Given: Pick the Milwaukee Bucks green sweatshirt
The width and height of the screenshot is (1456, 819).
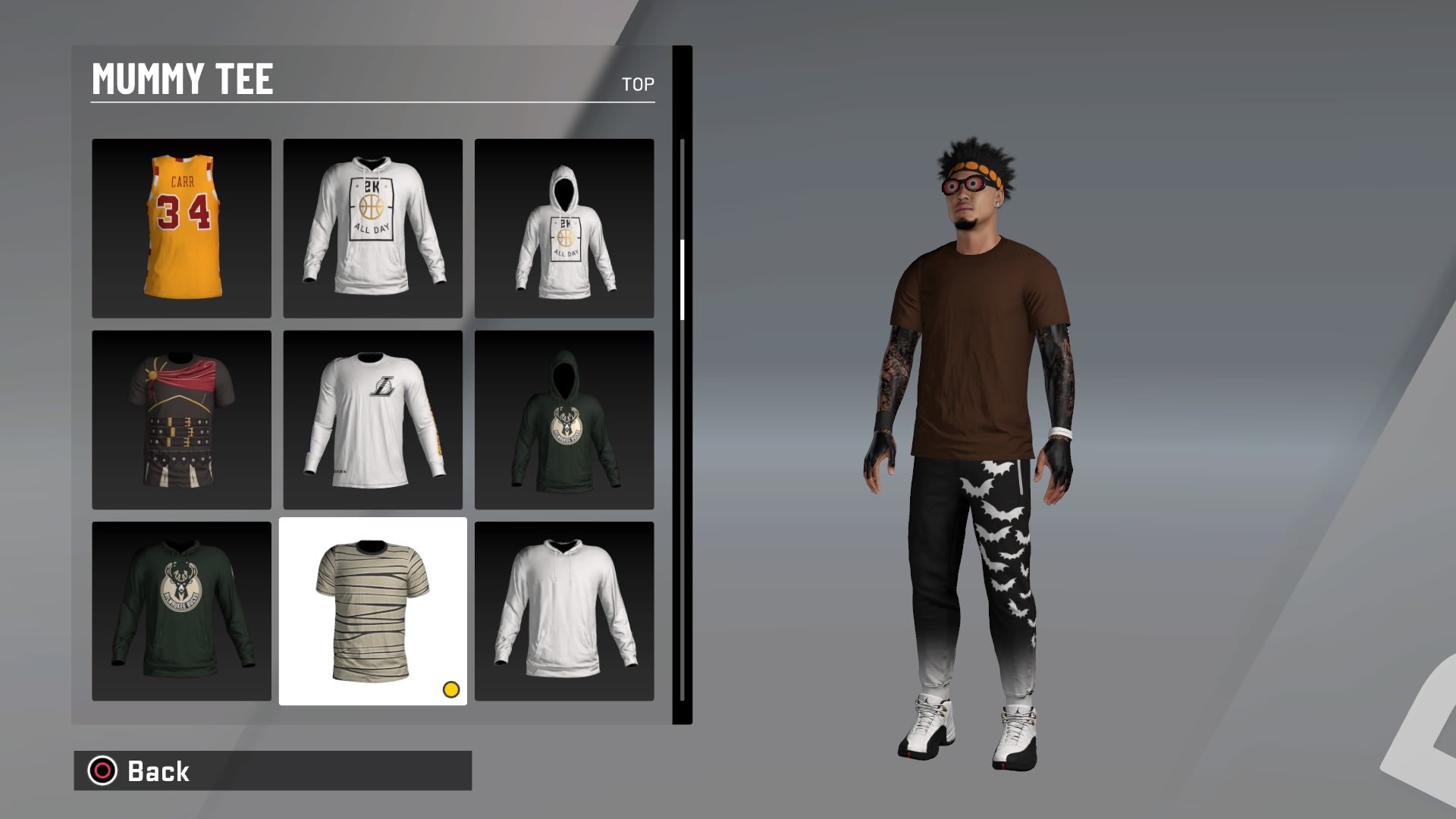Looking at the screenshot, I should 181,610.
